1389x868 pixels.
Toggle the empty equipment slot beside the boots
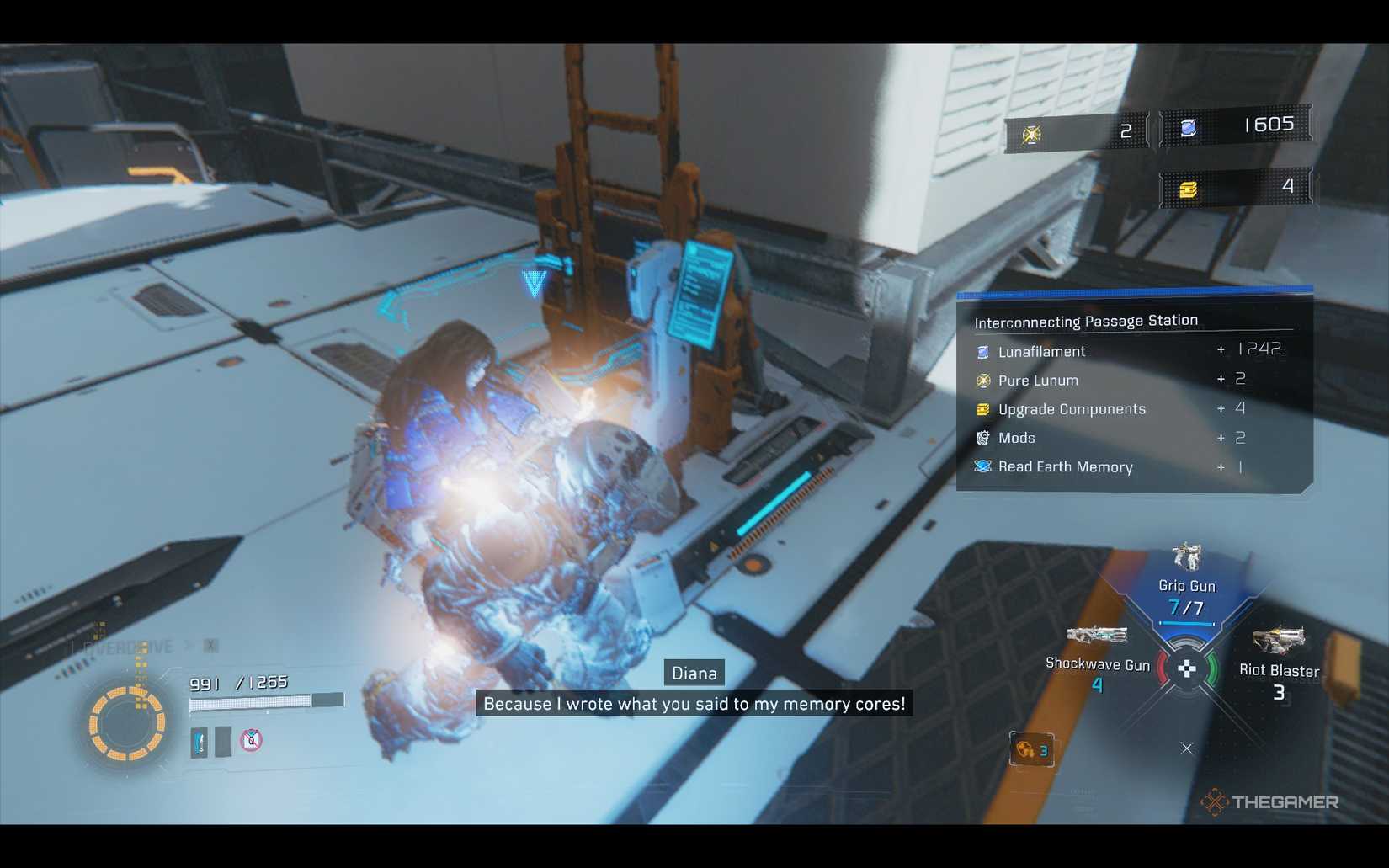(x=222, y=742)
